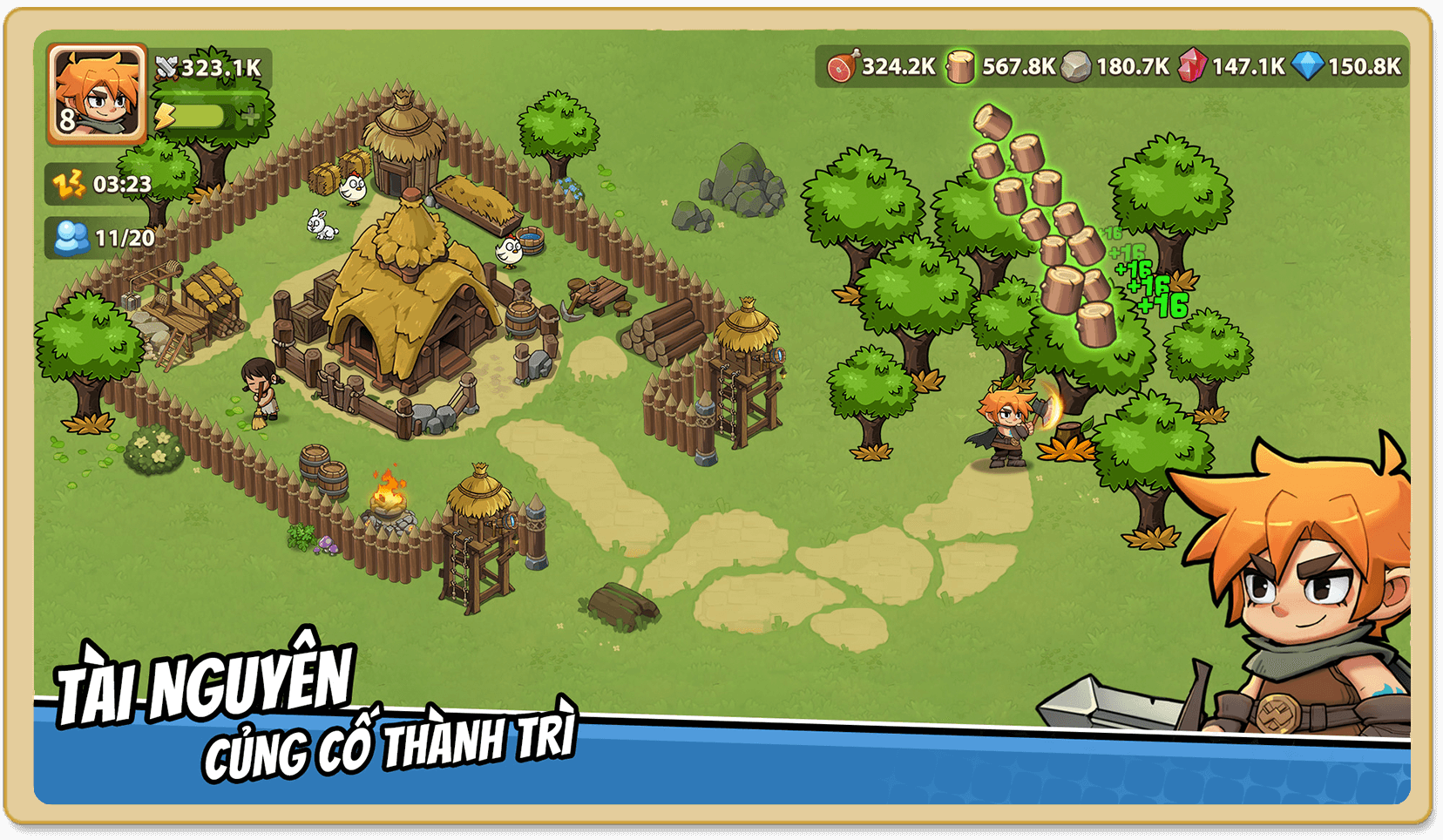Tap the yellow sleep timer icon

tap(70, 184)
